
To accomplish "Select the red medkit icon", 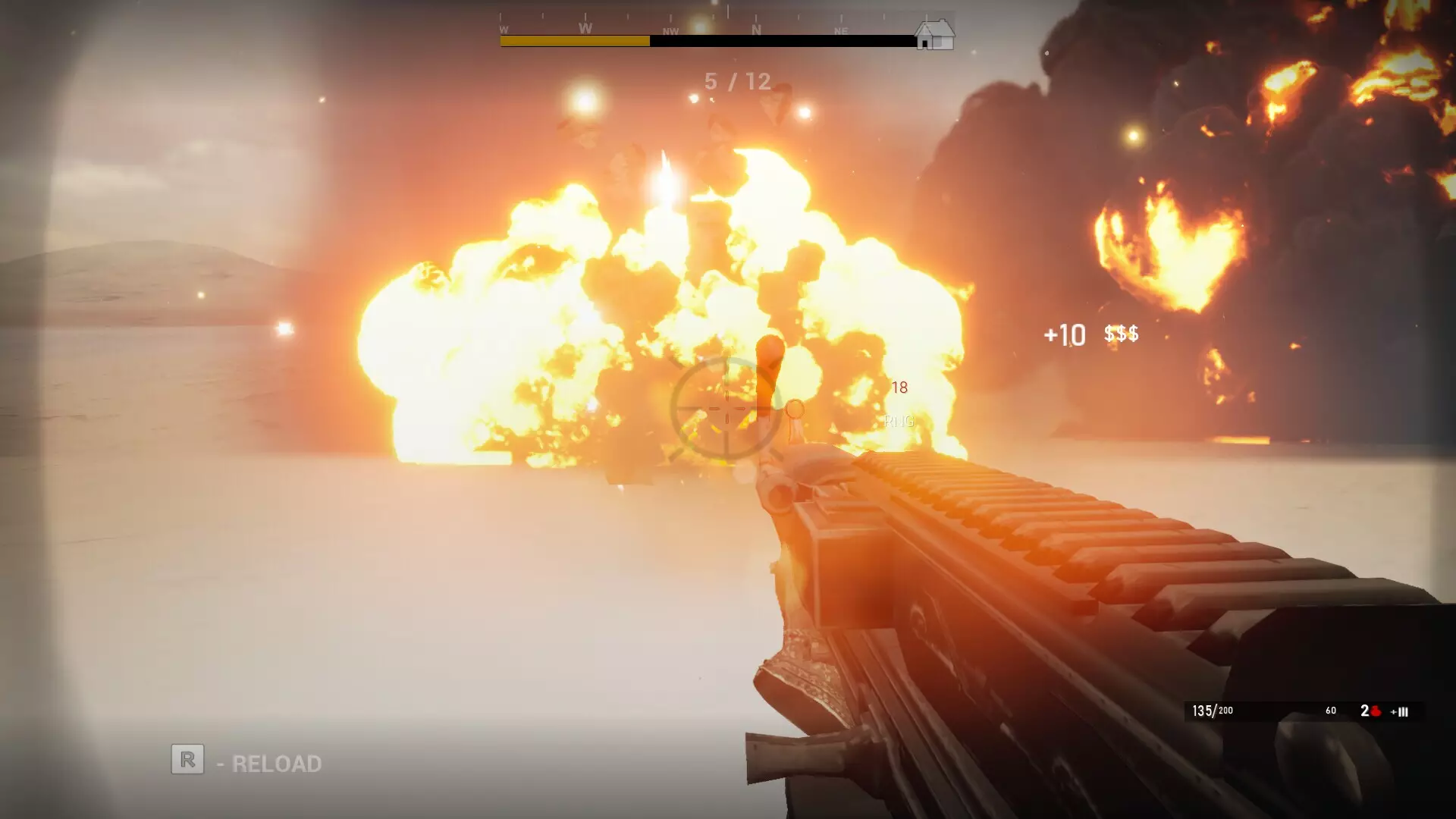I will pos(1376,711).
